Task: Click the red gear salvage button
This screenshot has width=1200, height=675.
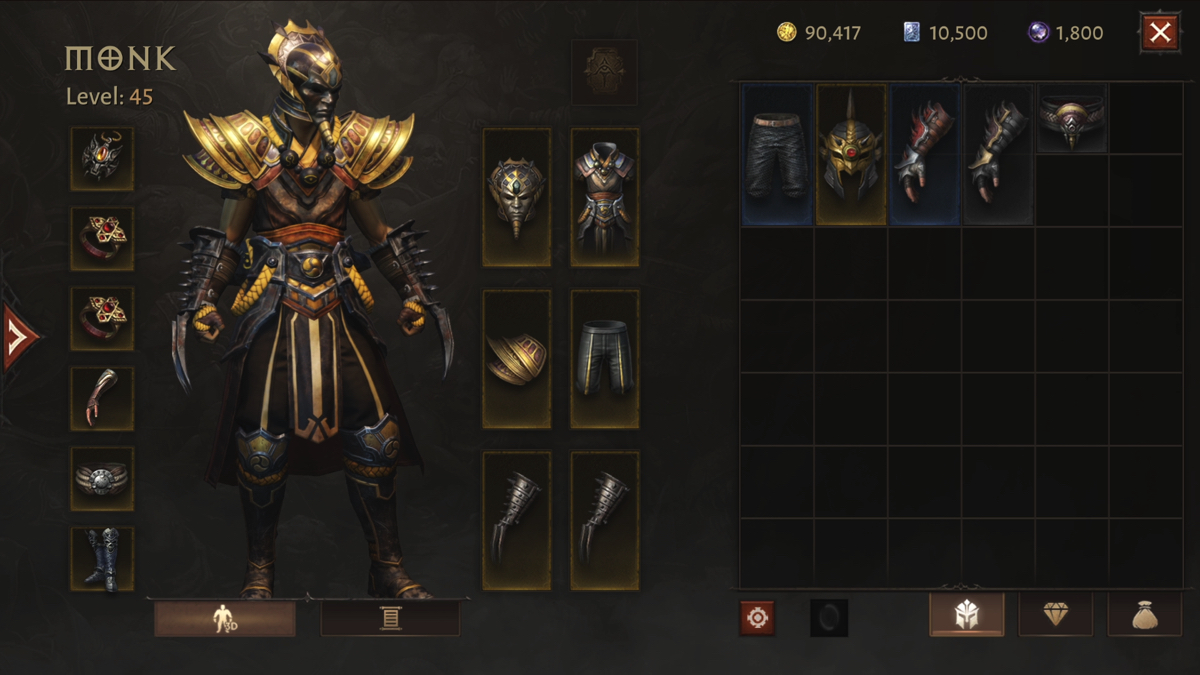Action: click(x=757, y=618)
